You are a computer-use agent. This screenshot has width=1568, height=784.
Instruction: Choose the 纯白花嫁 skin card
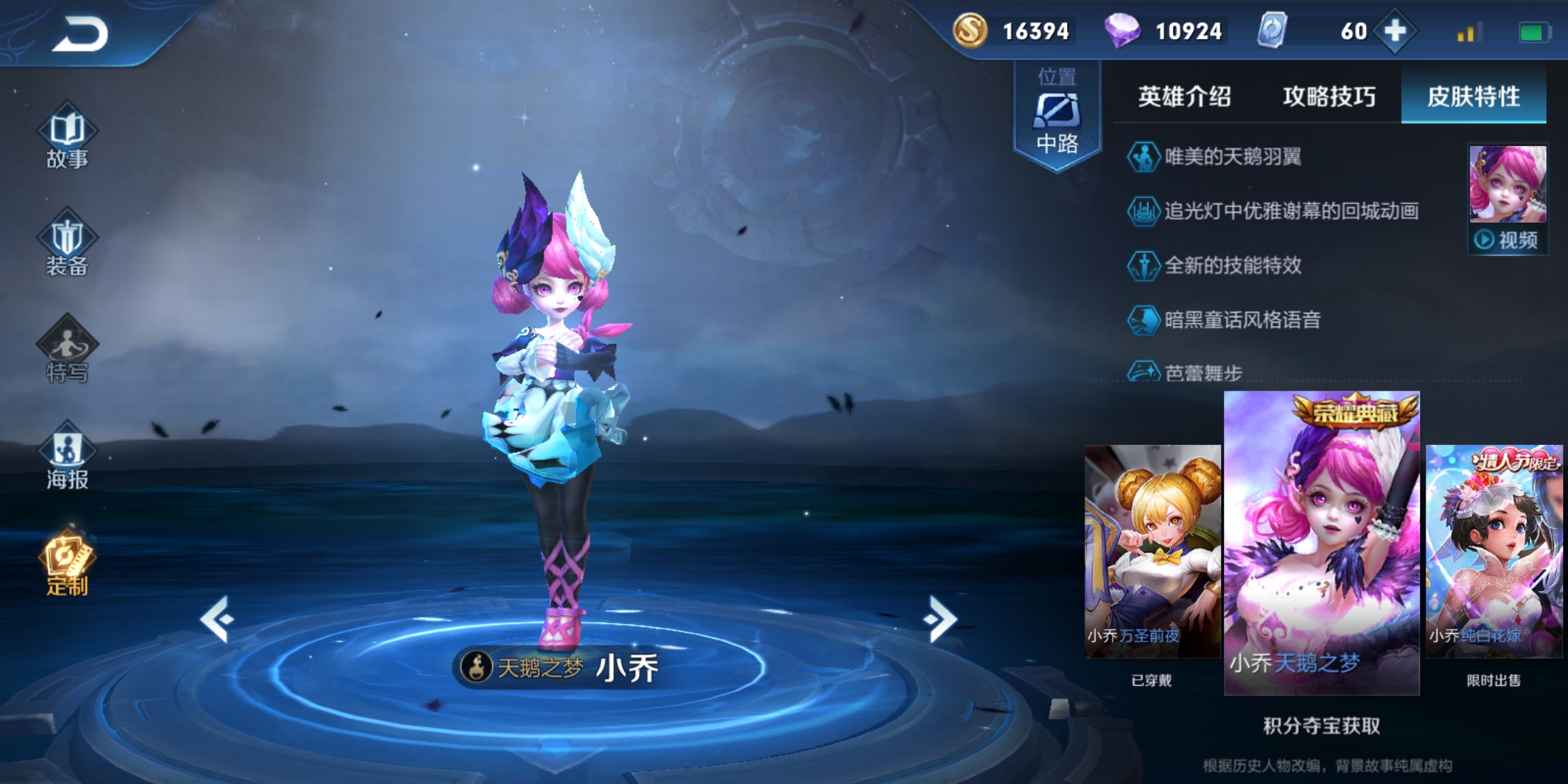(x=1494, y=552)
